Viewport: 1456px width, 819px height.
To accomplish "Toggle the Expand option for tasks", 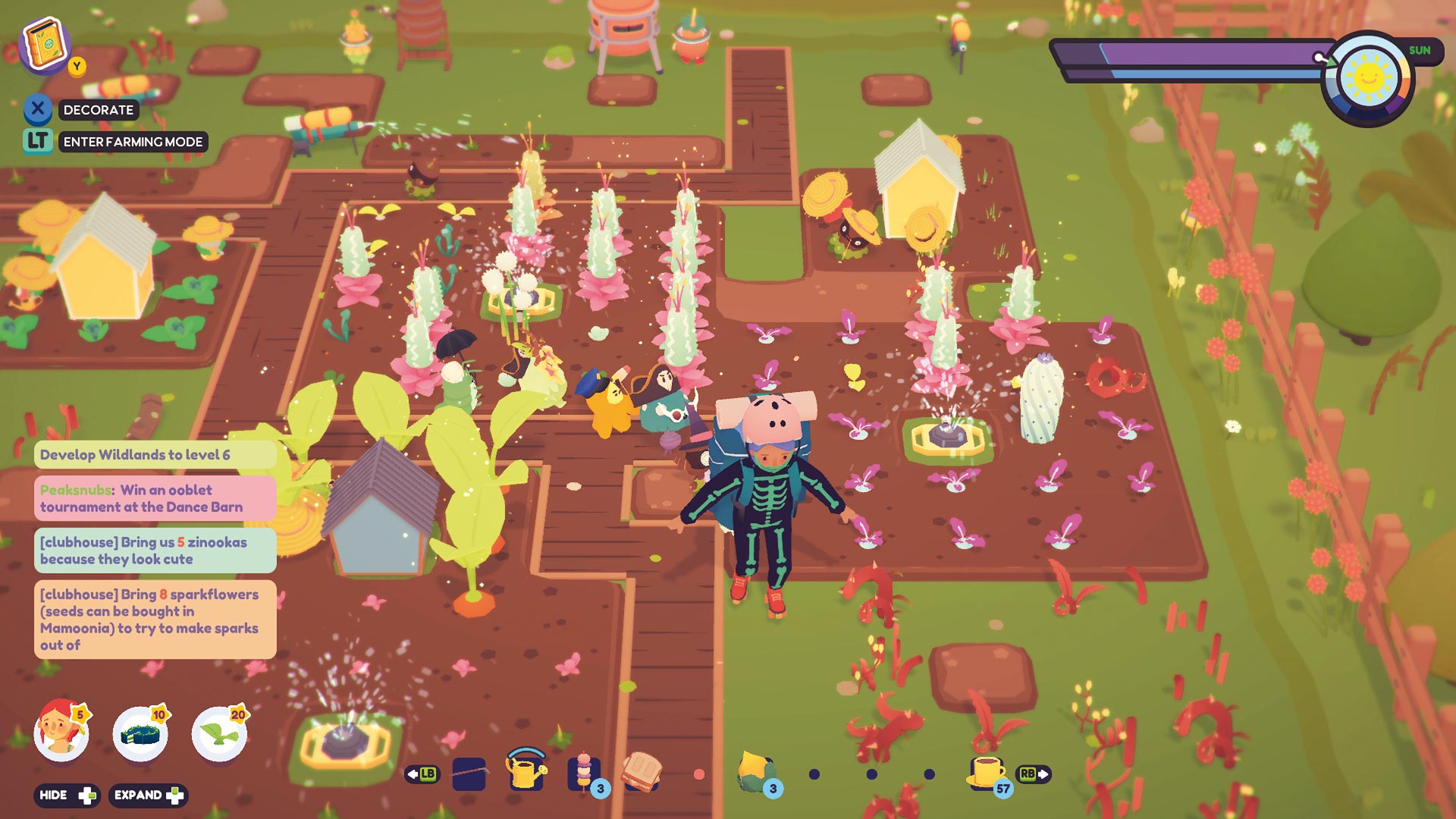I will [149, 796].
